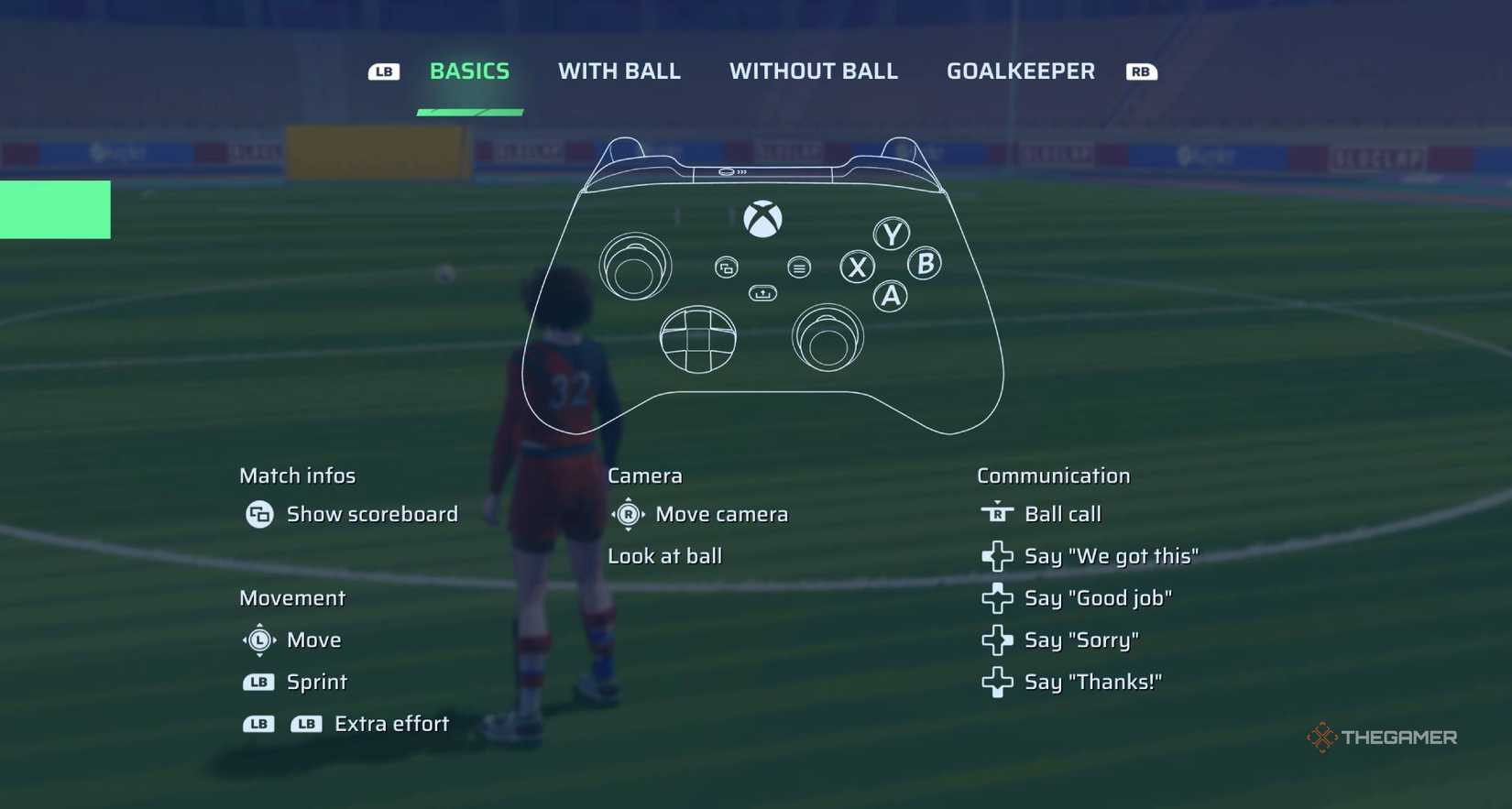This screenshot has height=809, width=1512.
Task: Click the X button on the controller diagram
Action: [856, 268]
